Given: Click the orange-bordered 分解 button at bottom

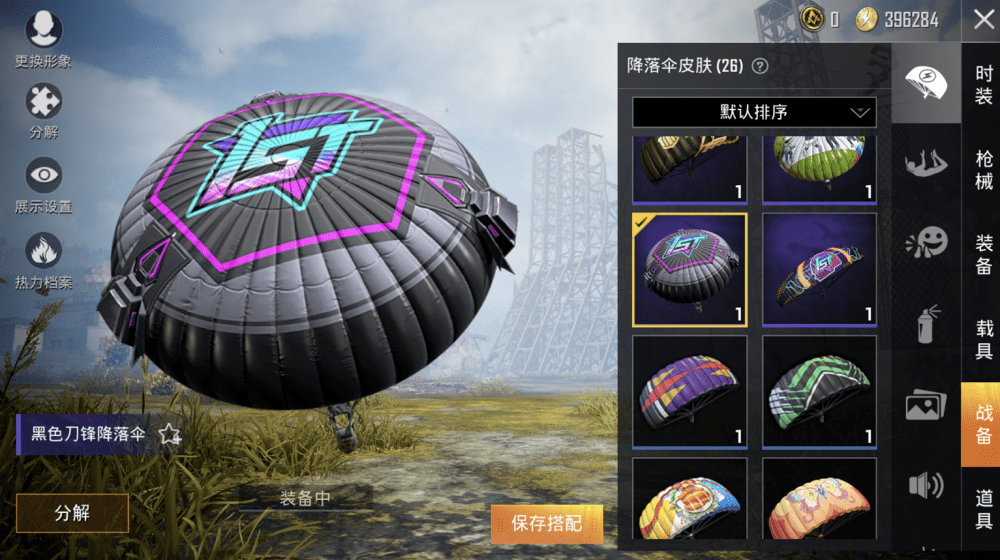Looking at the screenshot, I should (x=72, y=513).
